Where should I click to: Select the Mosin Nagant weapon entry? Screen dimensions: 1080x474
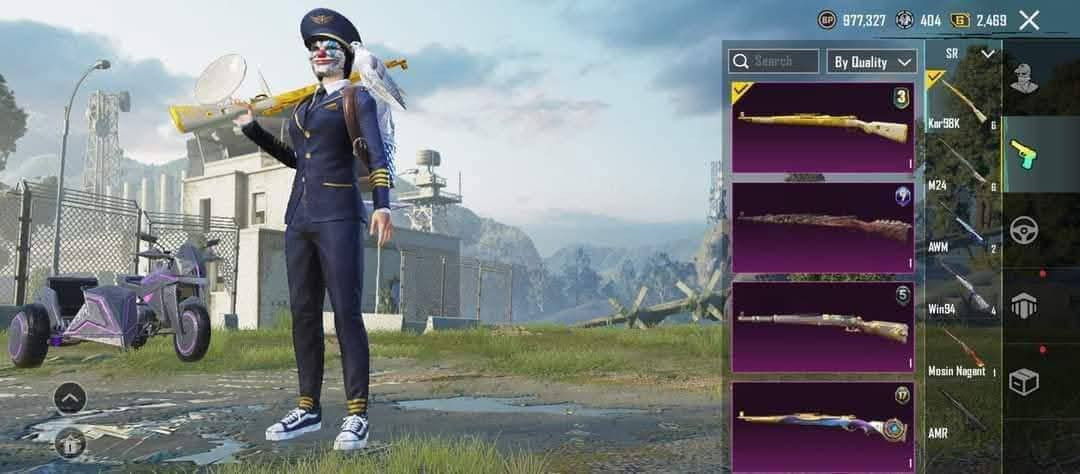coord(962,352)
